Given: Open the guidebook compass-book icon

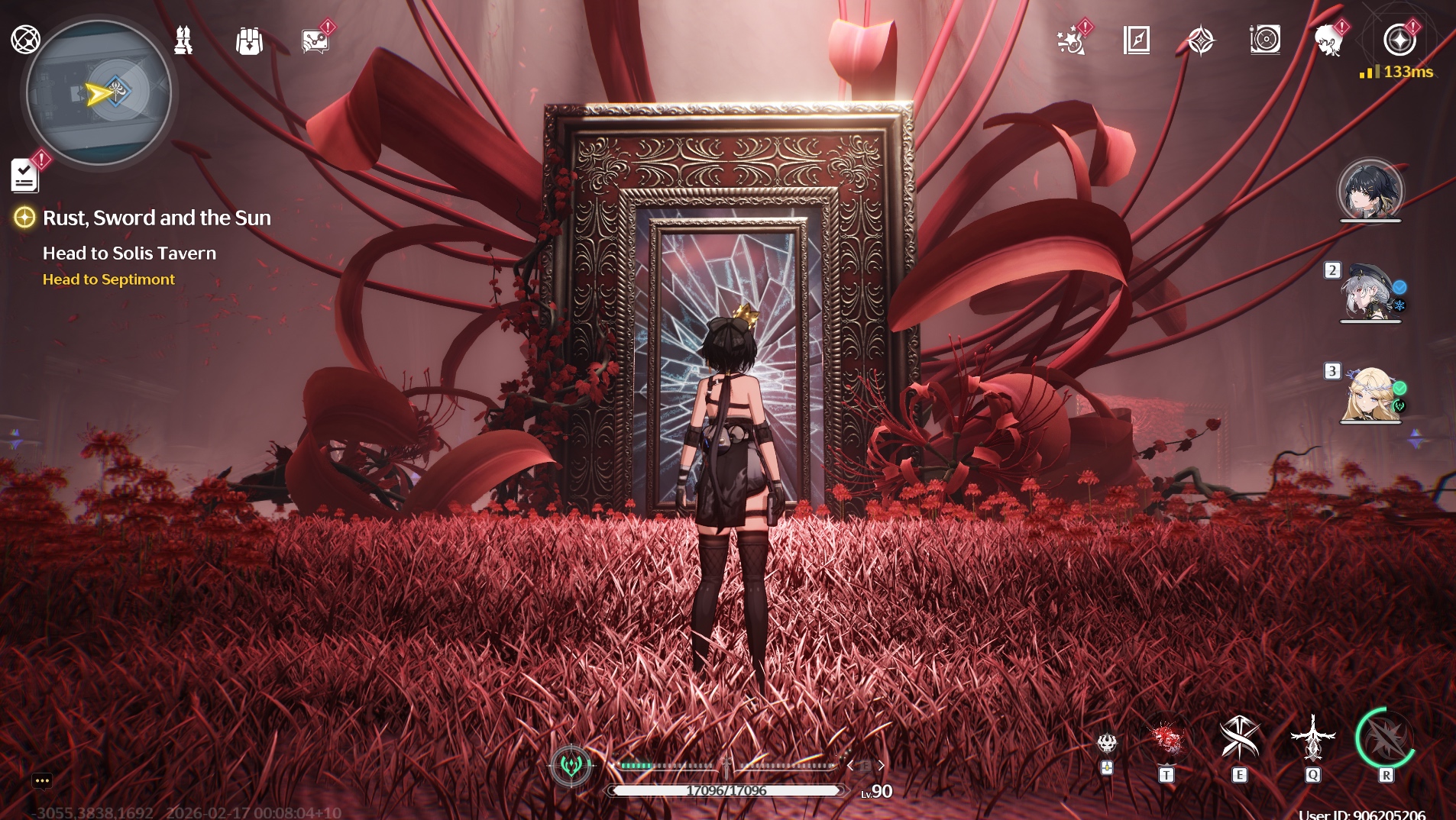Looking at the screenshot, I should pyautogui.click(x=1137, y=40).
